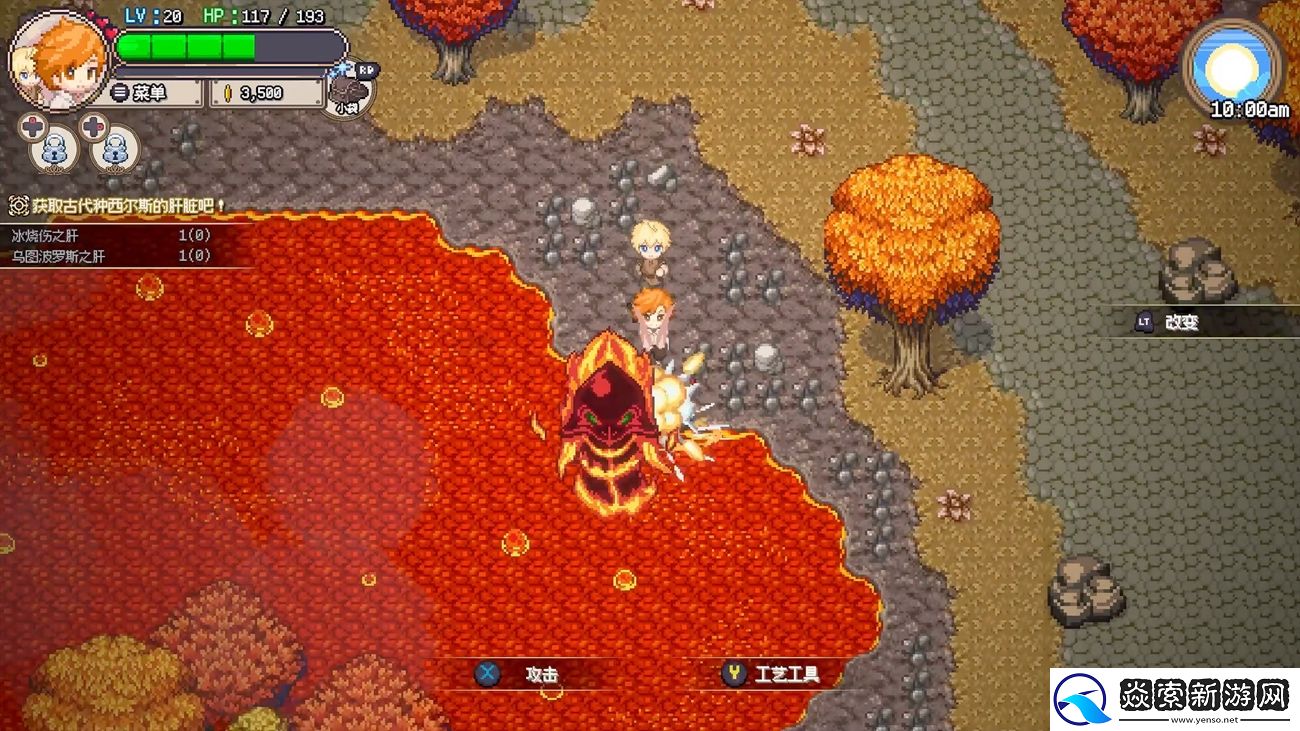
Task: Click the blue X attack button icon
Action: [489, 674]
